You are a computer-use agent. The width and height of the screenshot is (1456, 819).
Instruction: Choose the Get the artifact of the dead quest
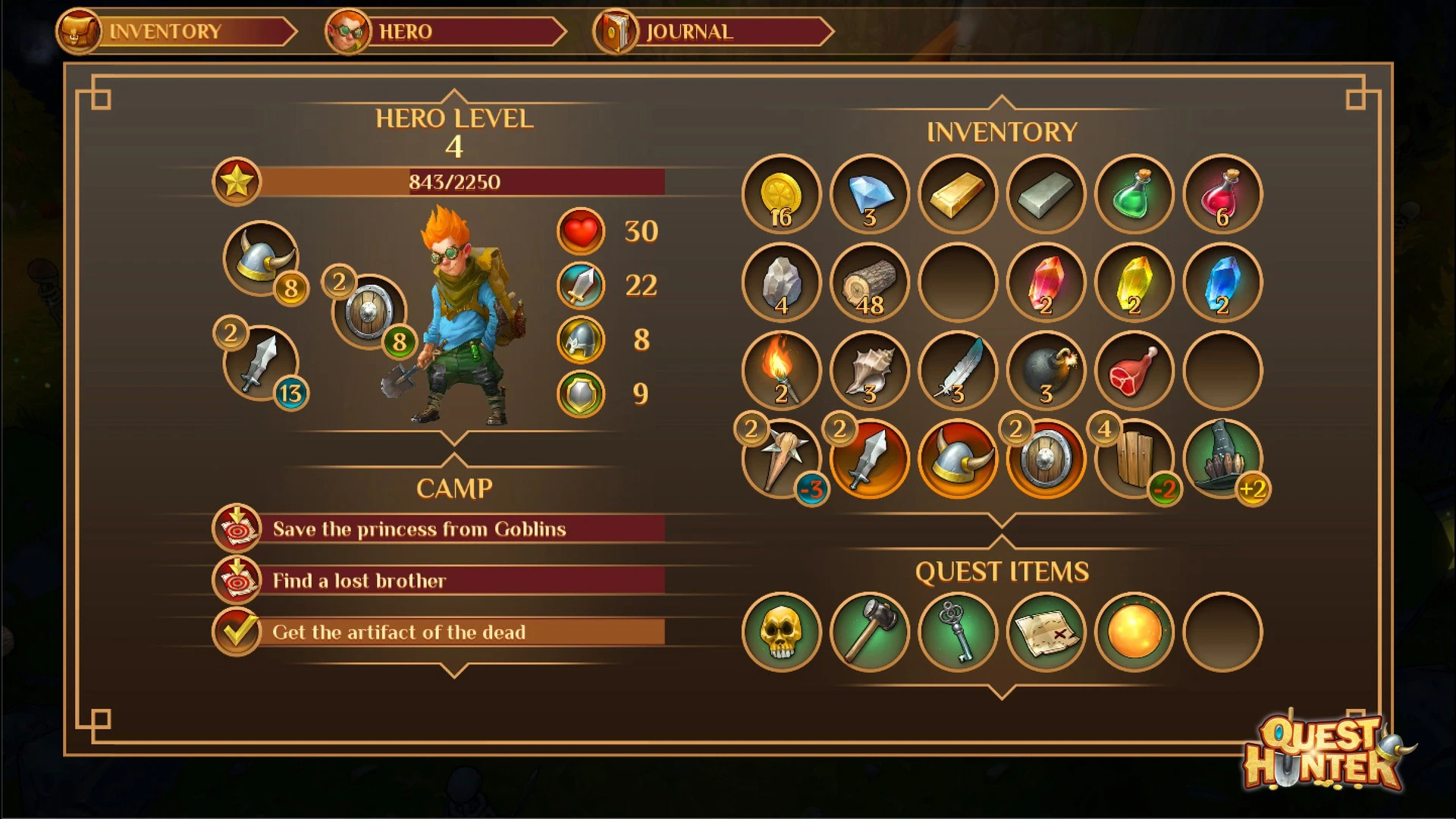click(440, 632)
